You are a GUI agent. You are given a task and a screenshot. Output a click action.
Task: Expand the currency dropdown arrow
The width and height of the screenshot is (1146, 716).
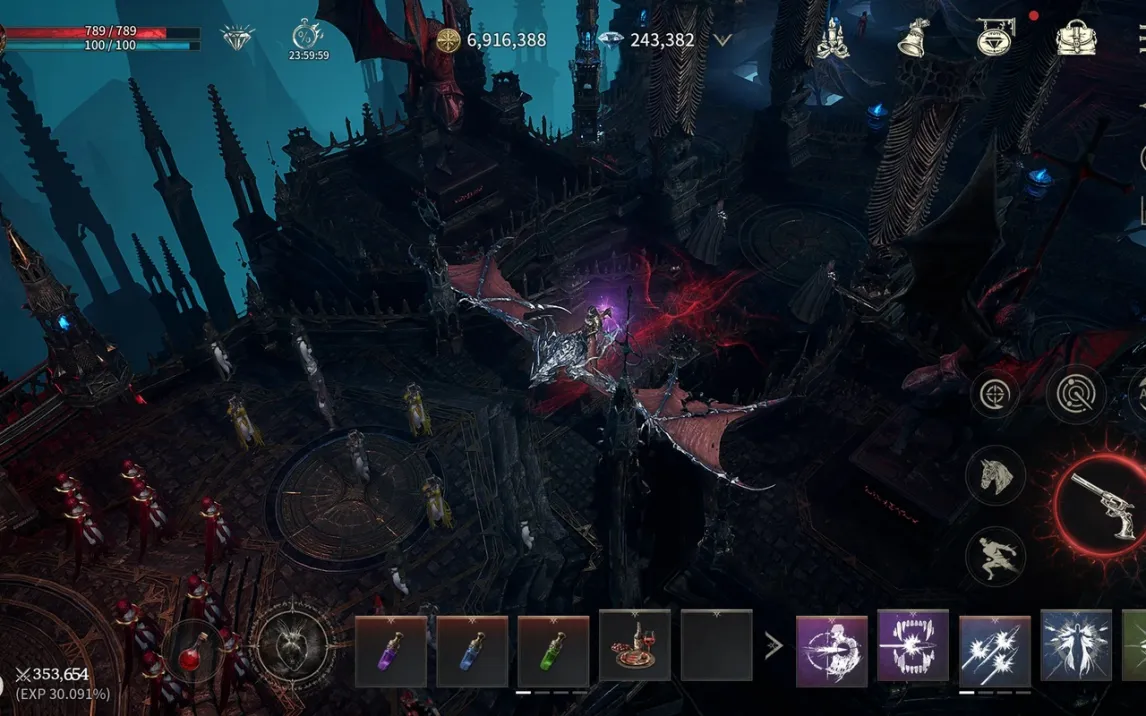722,40
